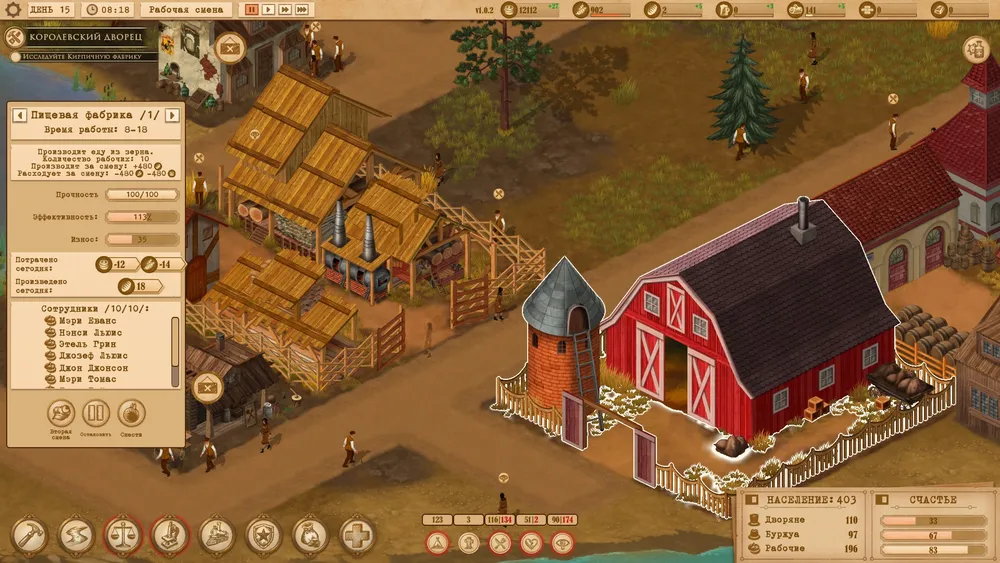Open the microscope research menu
This screenshot has width=1000, height=563.
169,536
